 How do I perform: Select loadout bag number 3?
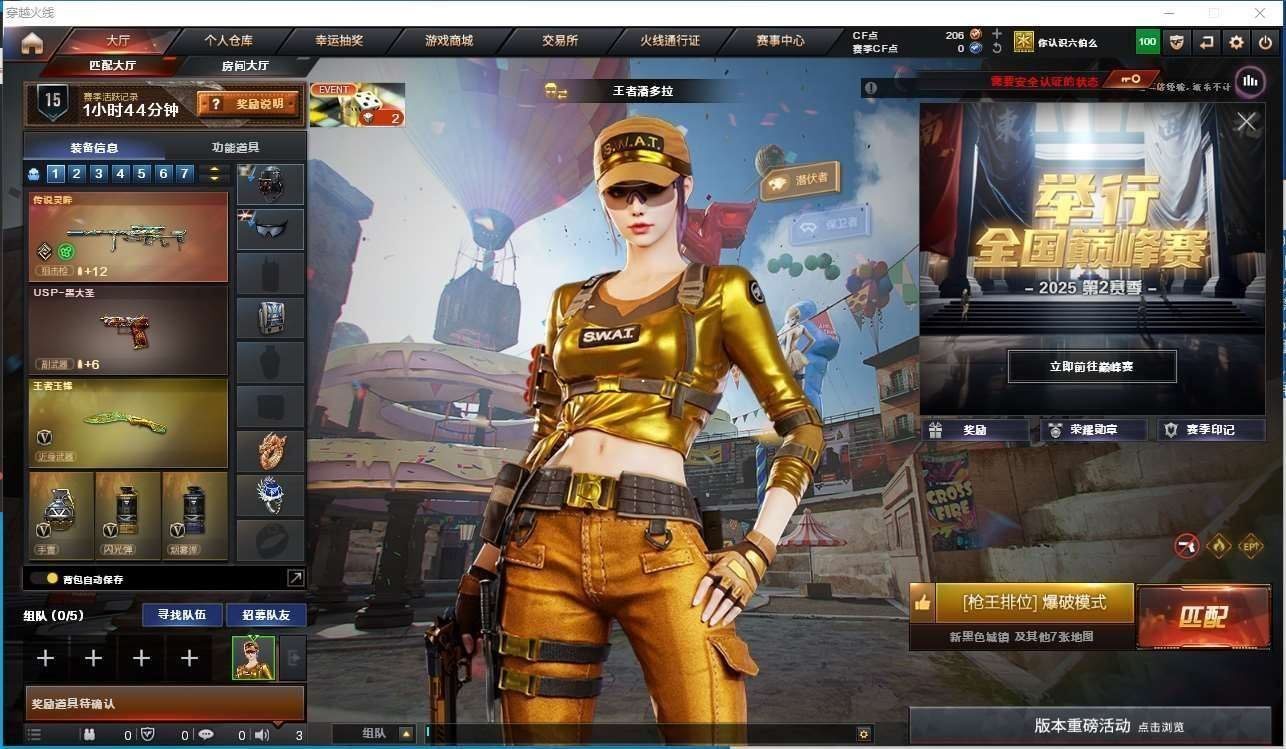point(98,174)
